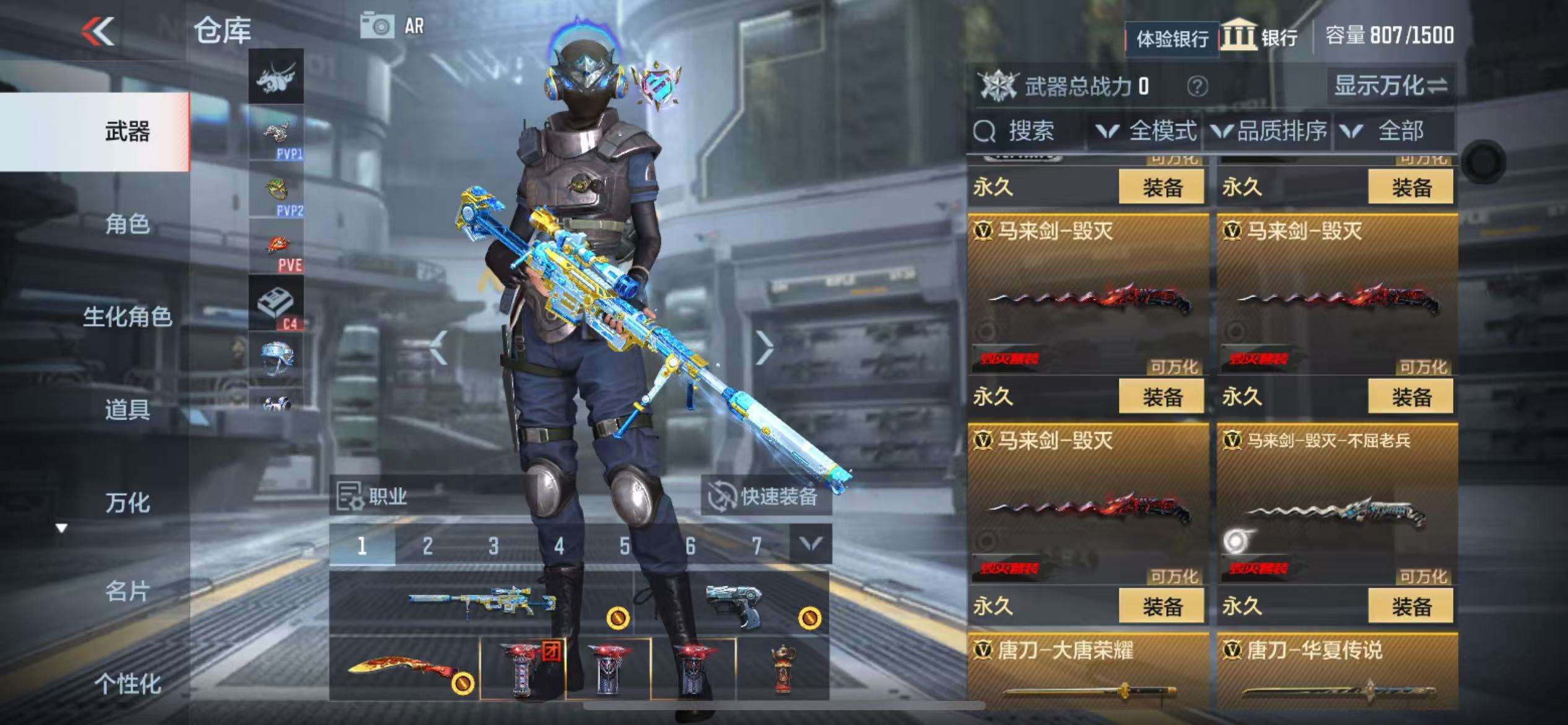The image size is (1568, 725).
Task: Toggle the 显示万化 switch
Action: click(1391, 86)
